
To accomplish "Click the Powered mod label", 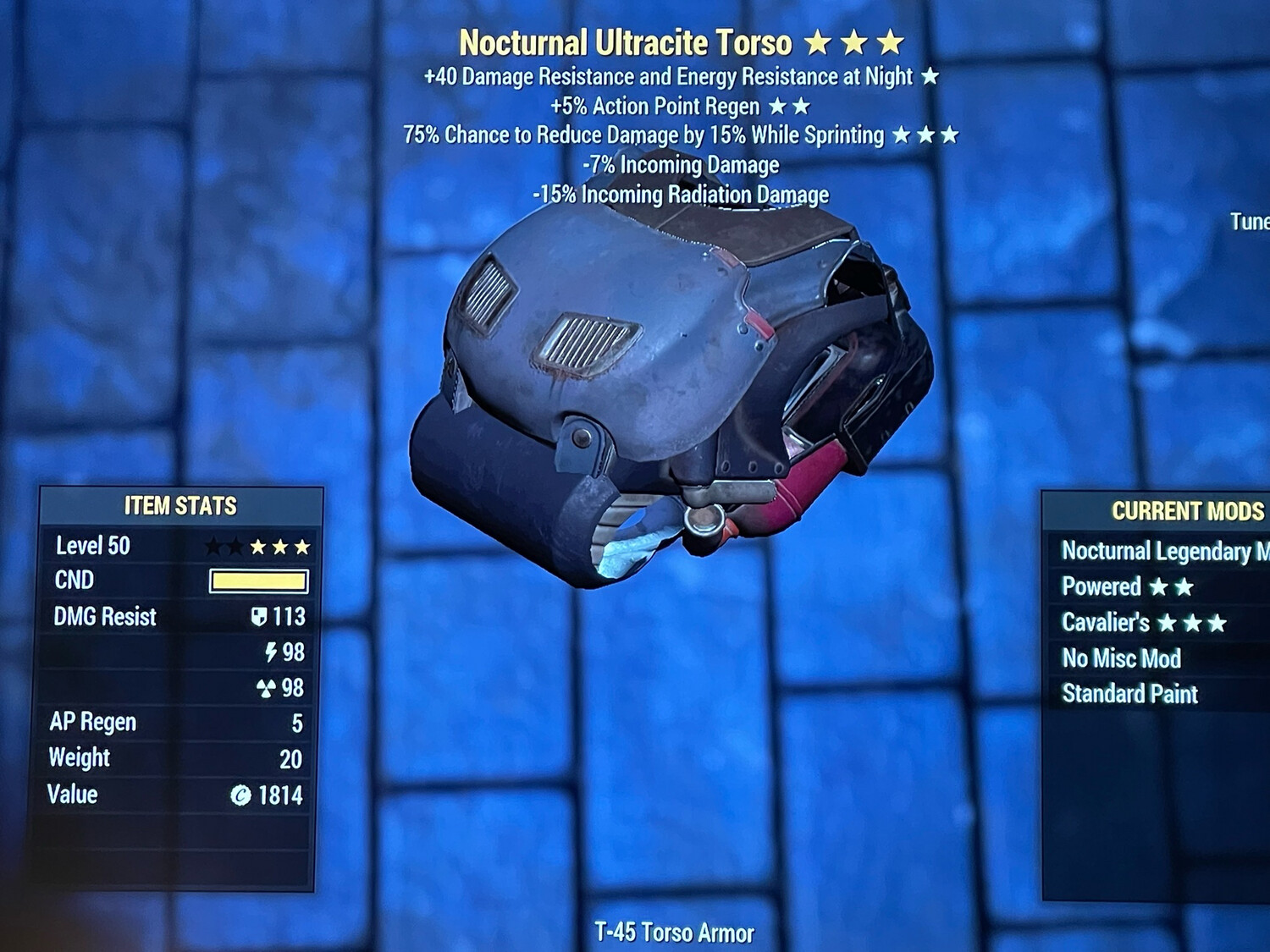I will click(1102, 586).
